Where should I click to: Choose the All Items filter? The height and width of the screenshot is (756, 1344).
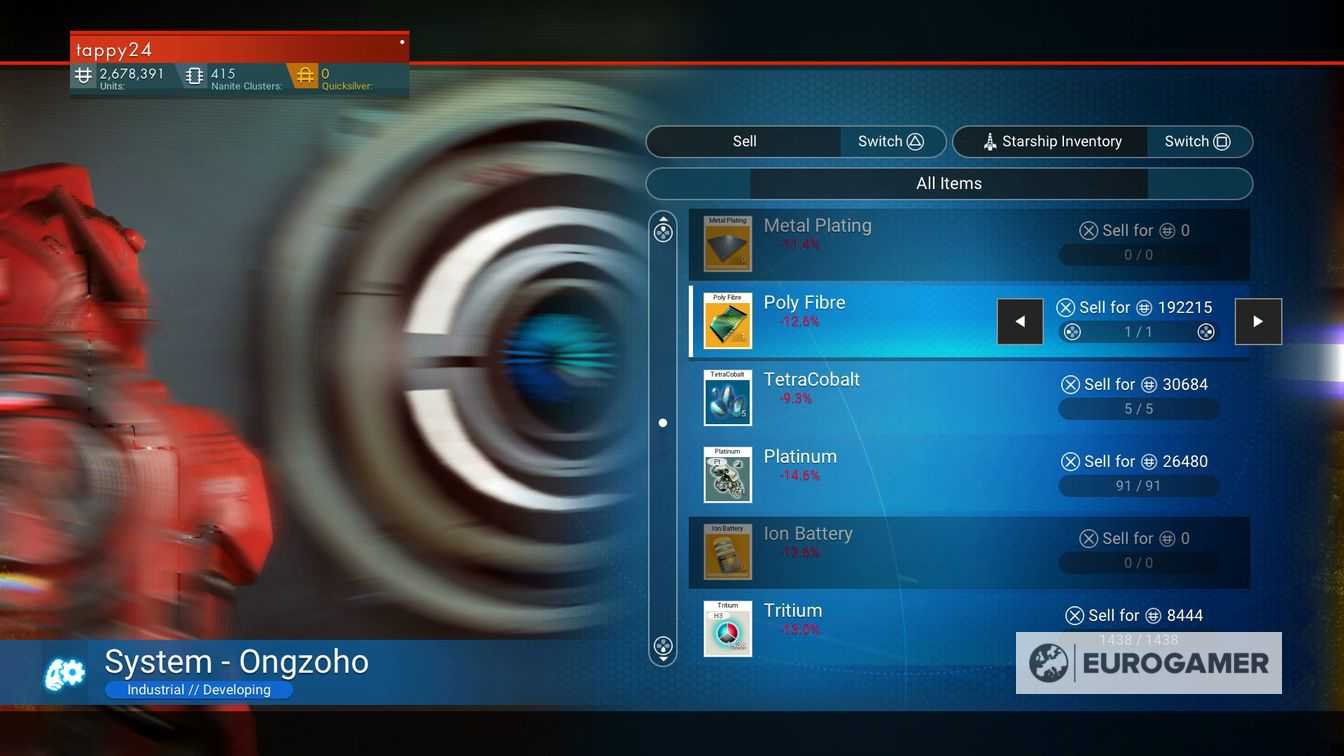[x=949, y=183]
